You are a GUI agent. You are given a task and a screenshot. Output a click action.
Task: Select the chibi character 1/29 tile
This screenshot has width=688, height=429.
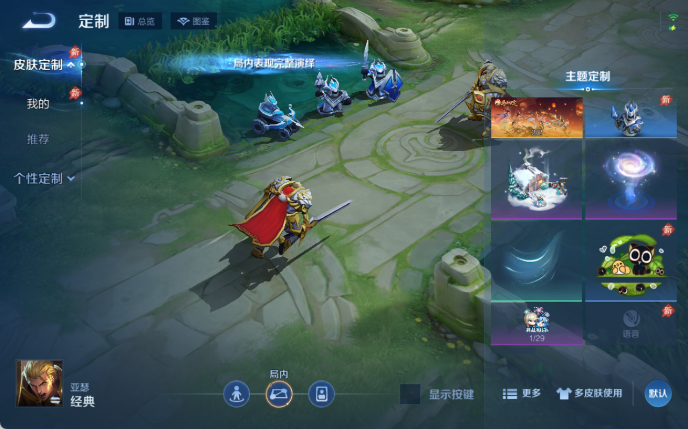tap(536, 324)
